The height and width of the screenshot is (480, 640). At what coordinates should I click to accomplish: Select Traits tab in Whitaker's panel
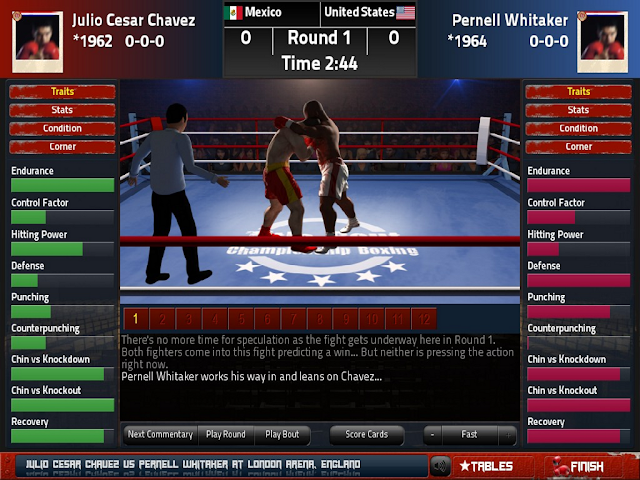[578, 92]
